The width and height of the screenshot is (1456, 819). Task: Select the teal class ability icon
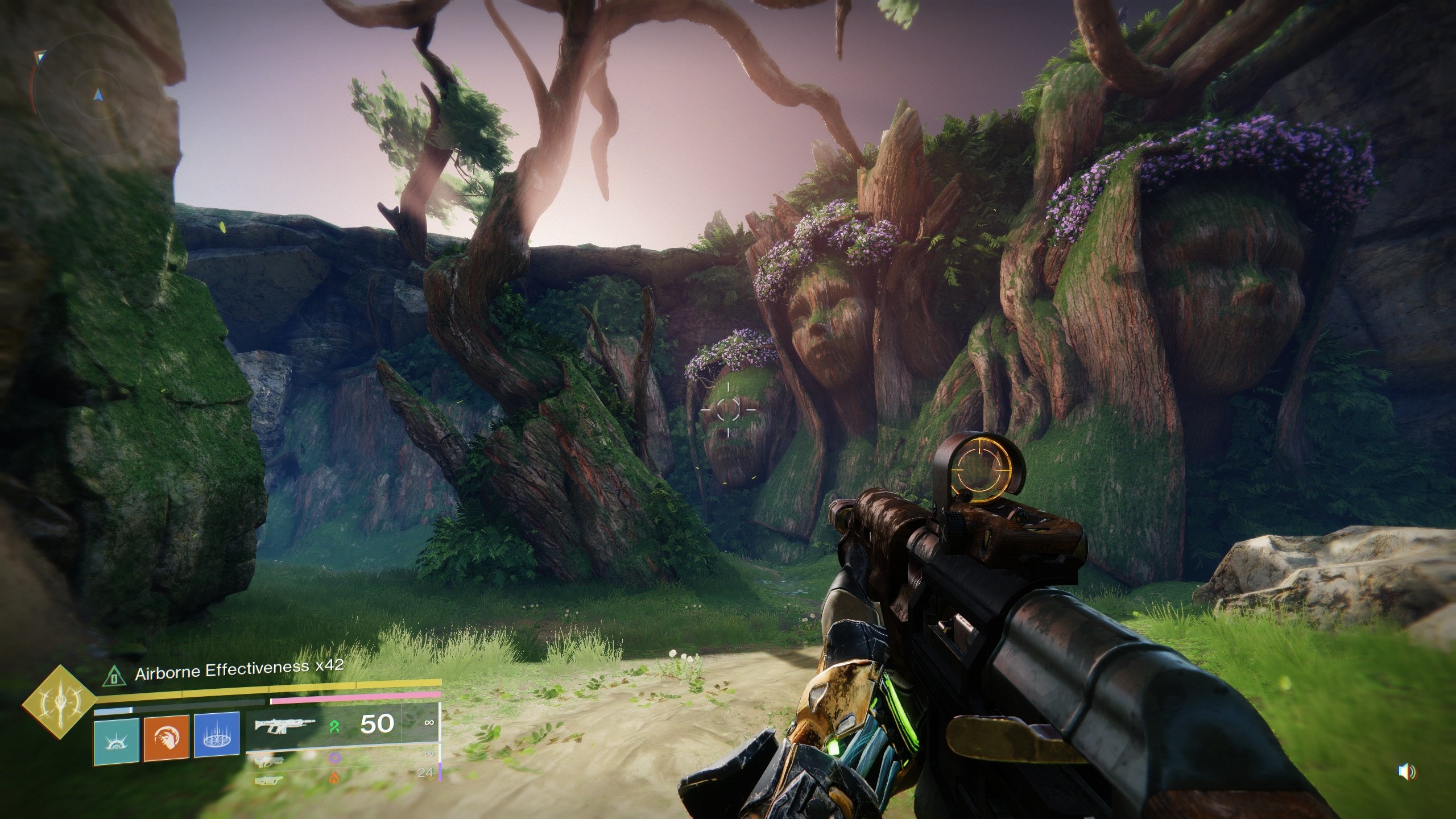point(117,739)
